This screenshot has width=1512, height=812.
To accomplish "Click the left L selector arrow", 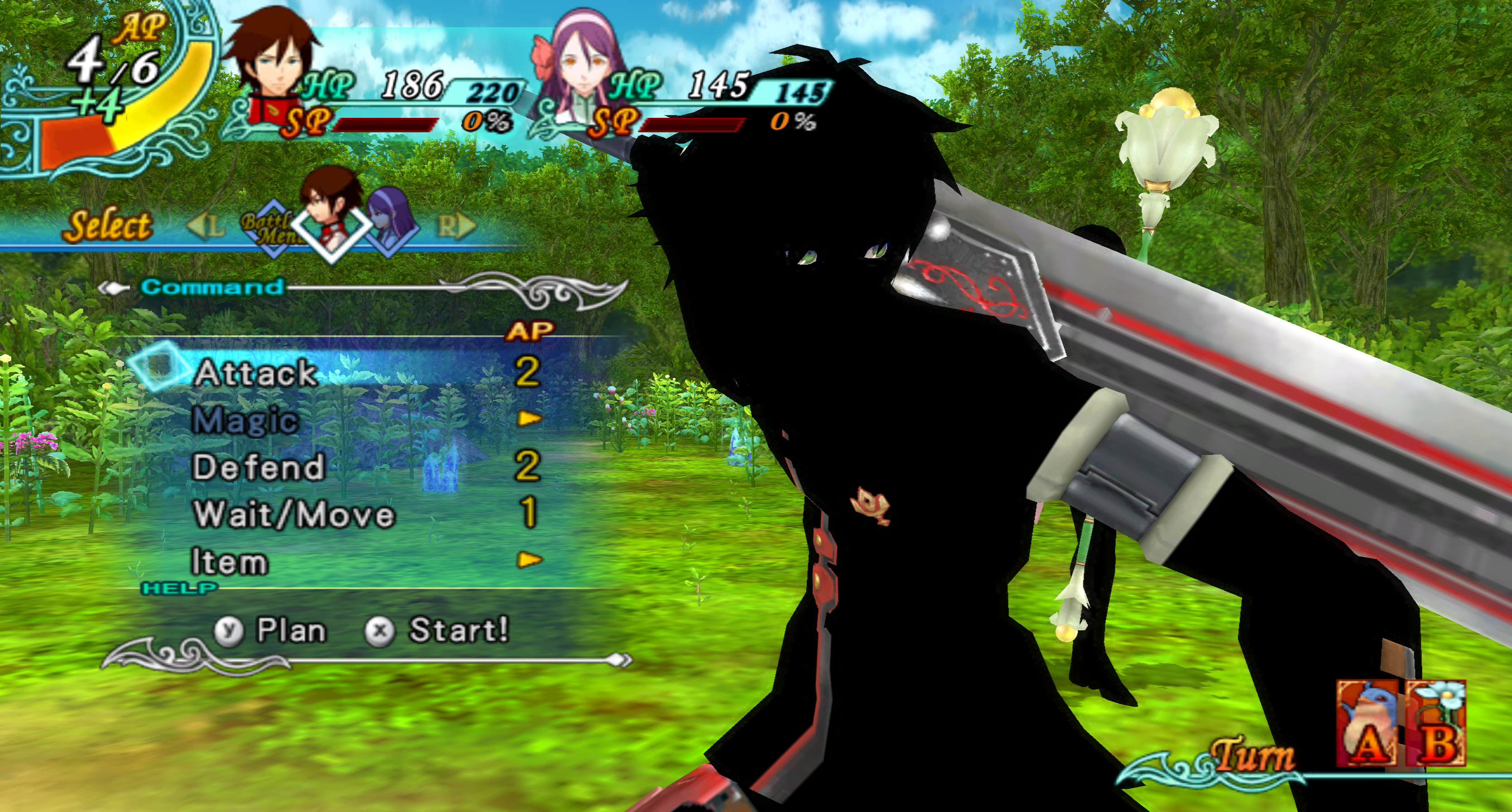I will click(x=206, y=226).
